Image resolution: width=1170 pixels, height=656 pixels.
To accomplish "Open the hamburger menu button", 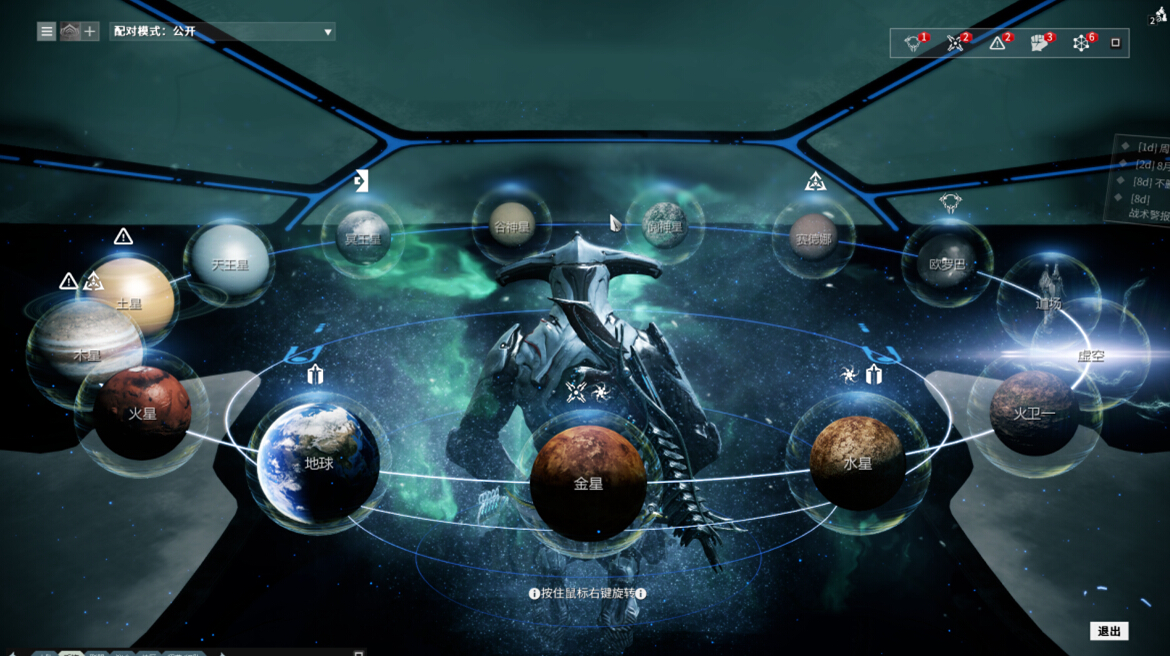I will click(x=47, y=31).
